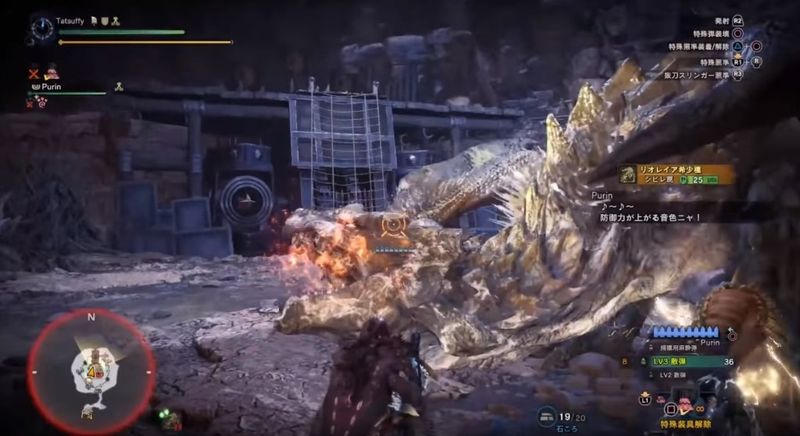Click the Tatsuffy player name
The image size is (800, 436).
coord(75,18)
